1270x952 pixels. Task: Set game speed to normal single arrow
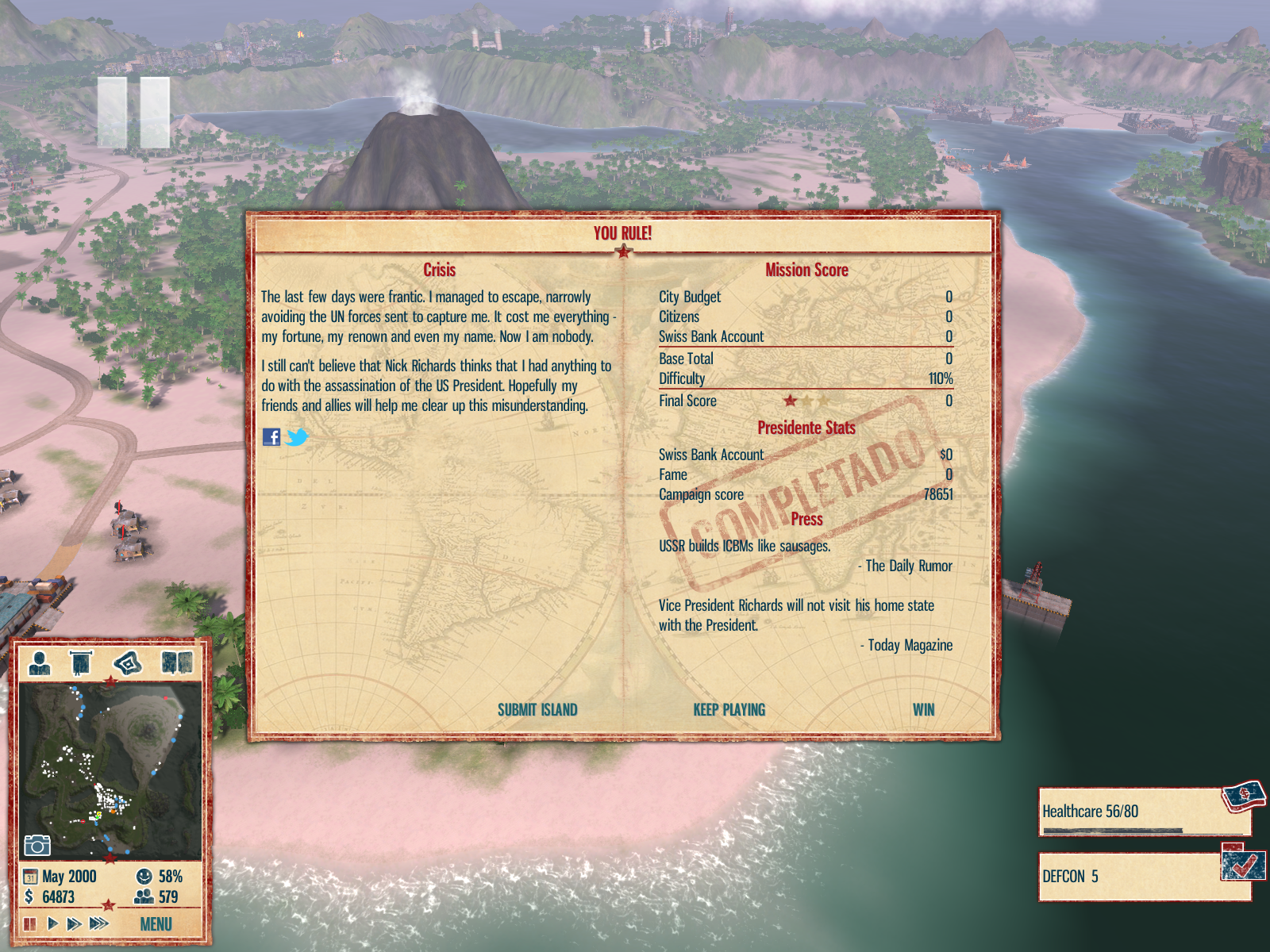click(52, 923)
